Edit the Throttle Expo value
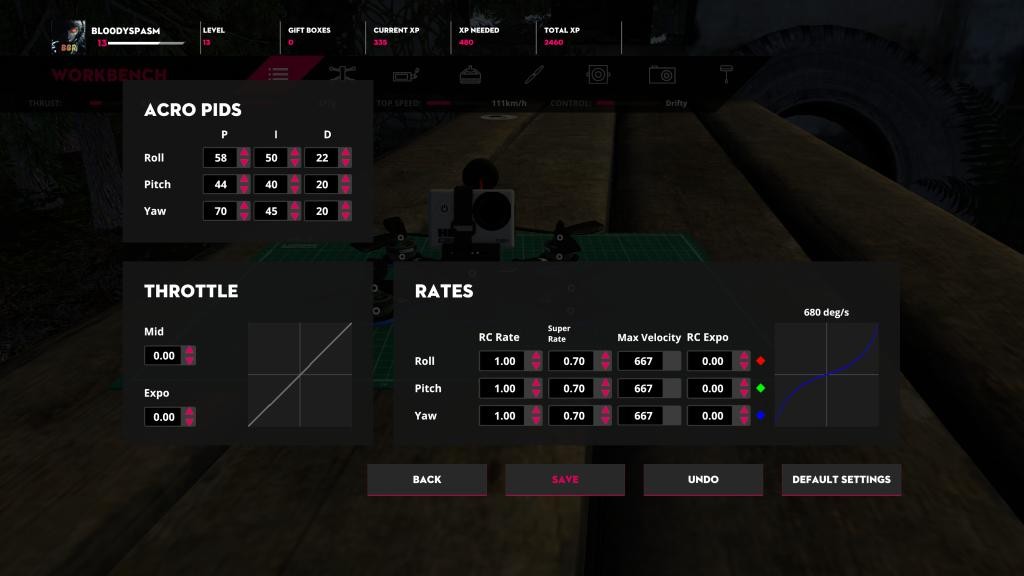 click(x=163, y=418)
